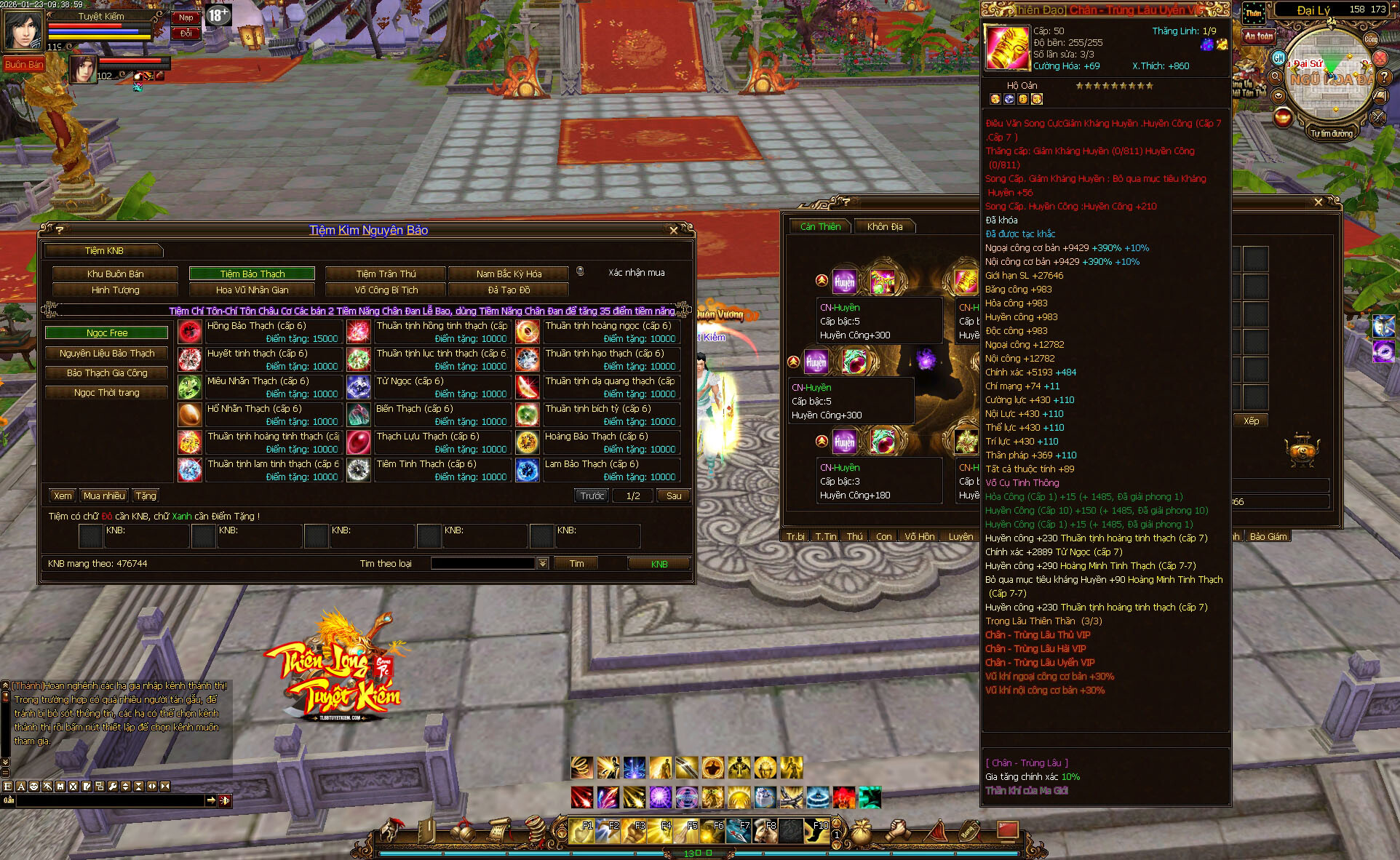Screen dimensions: 1400x860
Task: Switch to the Khôn Địa tab
Action: [x=884, y=227]
